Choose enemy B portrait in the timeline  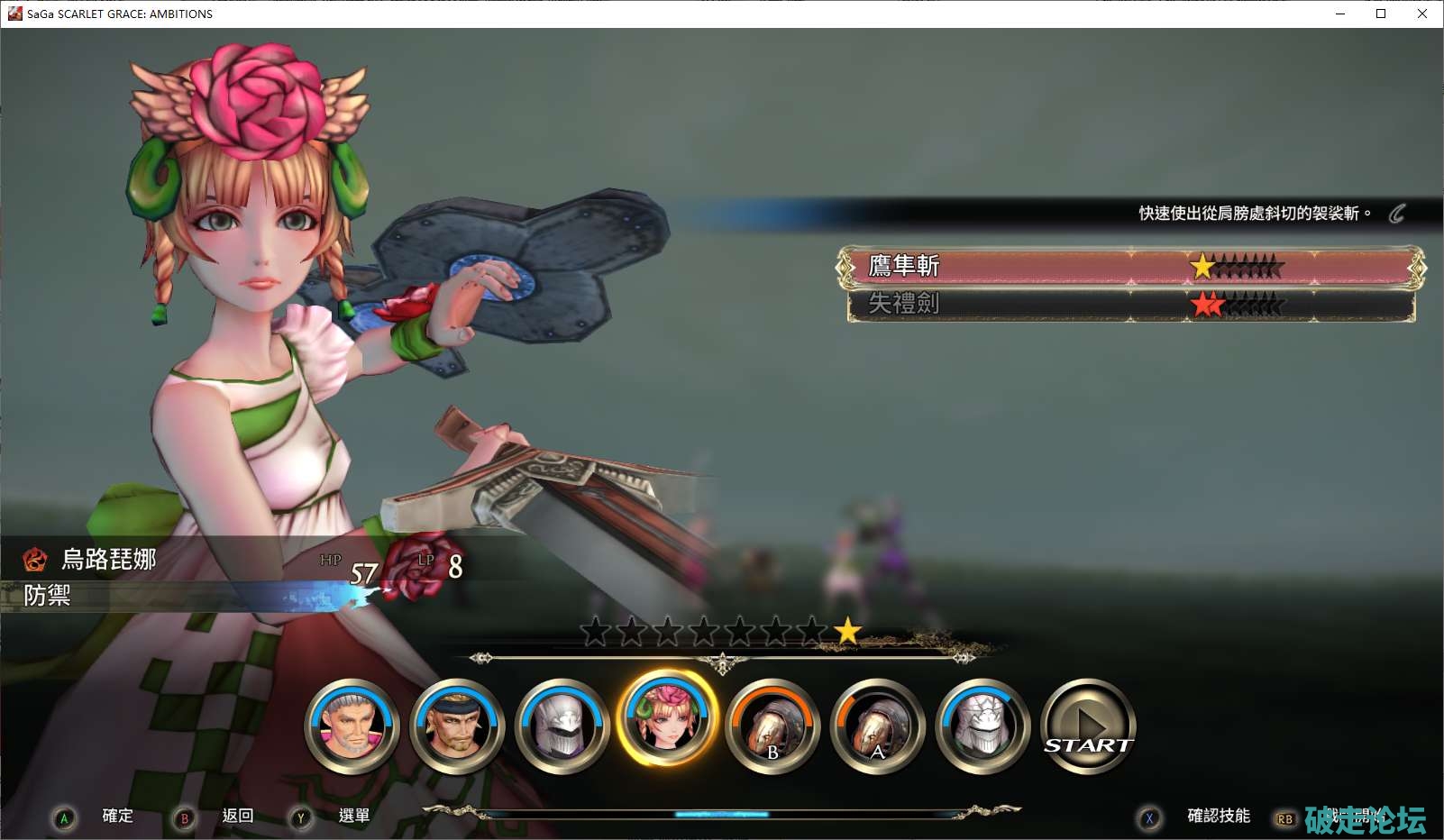point(772,726)
